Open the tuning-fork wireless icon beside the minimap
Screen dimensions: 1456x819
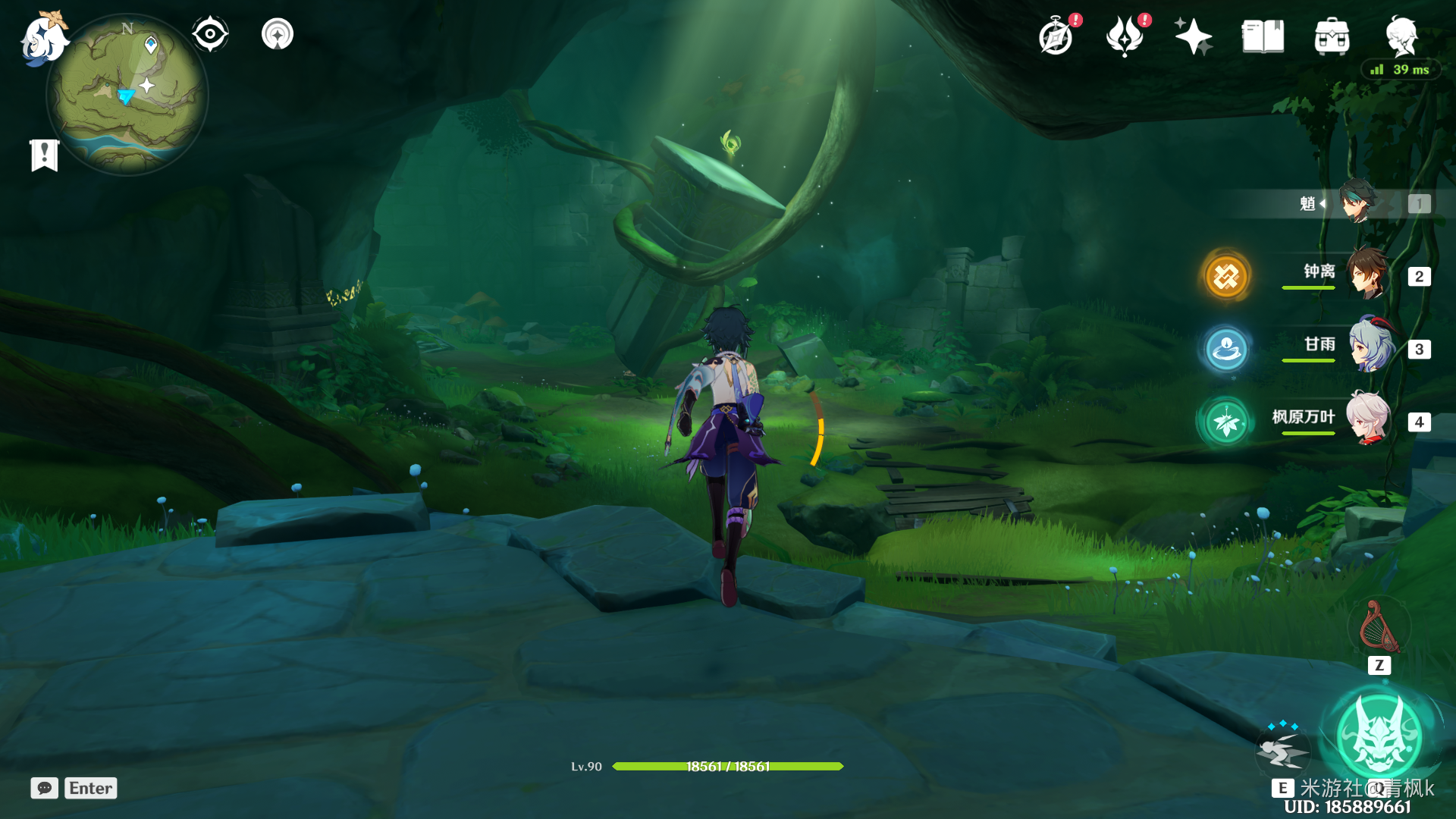278,34
